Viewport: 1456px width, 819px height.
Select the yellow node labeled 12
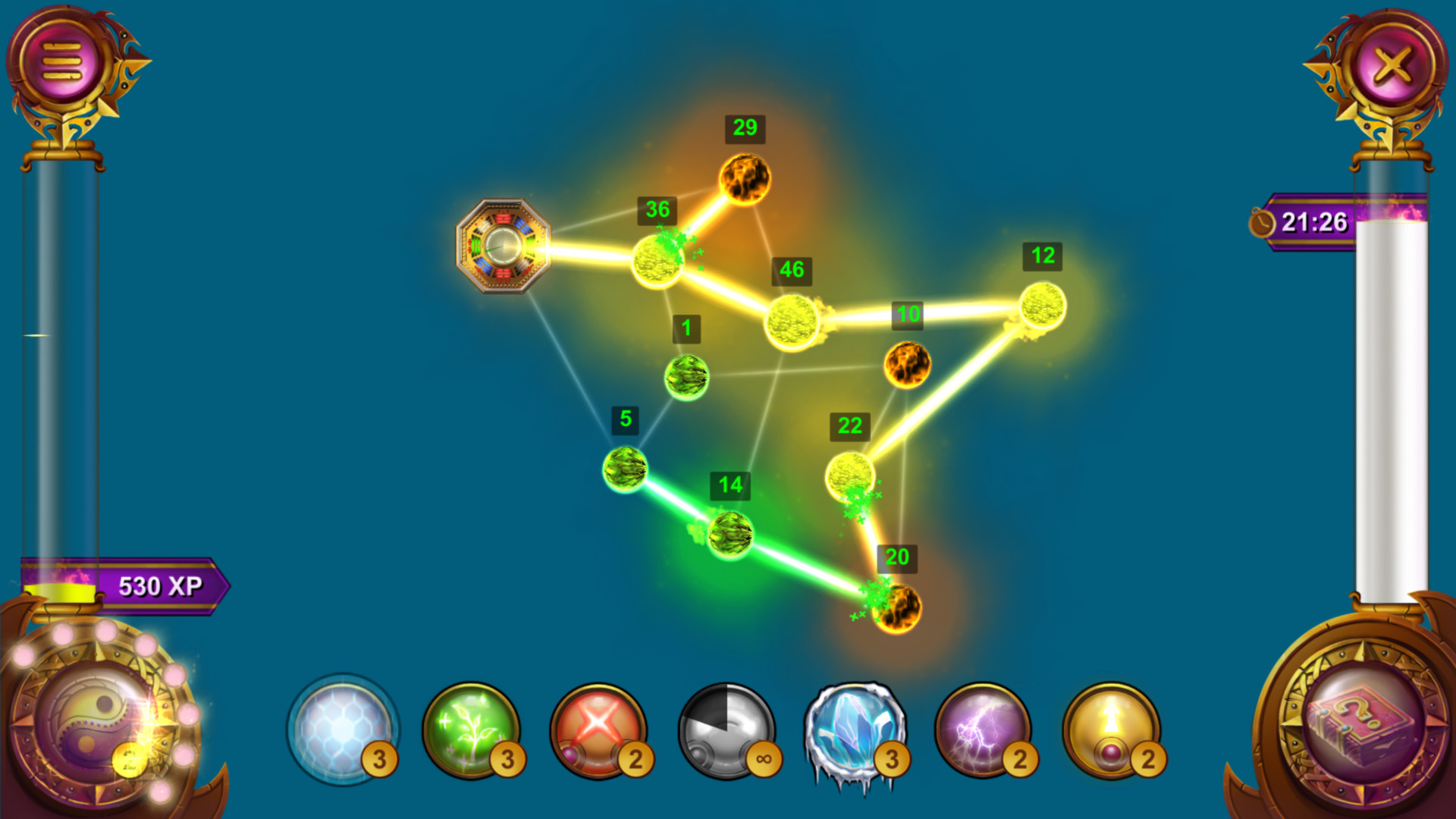(x=1042, y=305)
